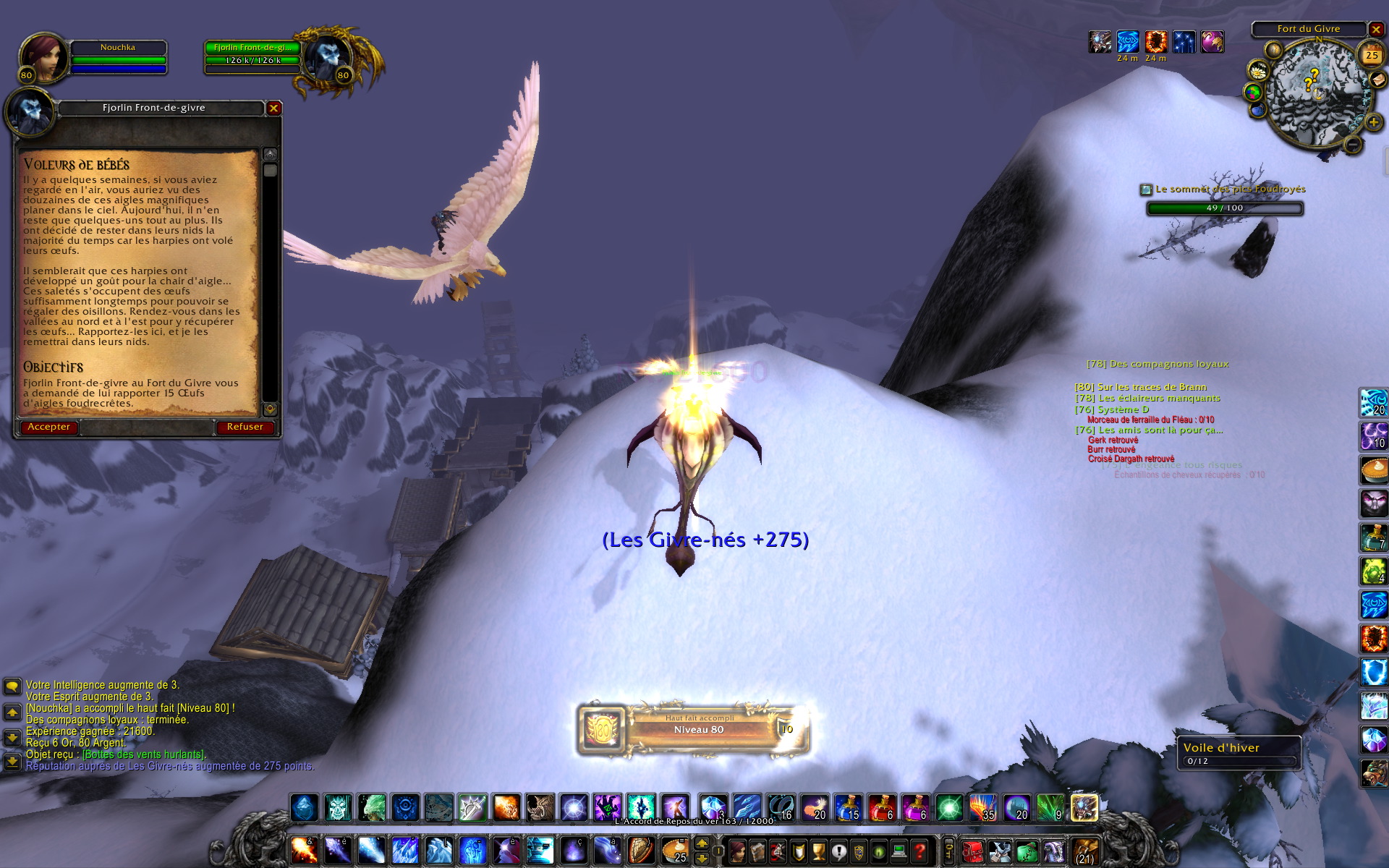Click the Fjorlin Front-de-givre target portrait

326,56
